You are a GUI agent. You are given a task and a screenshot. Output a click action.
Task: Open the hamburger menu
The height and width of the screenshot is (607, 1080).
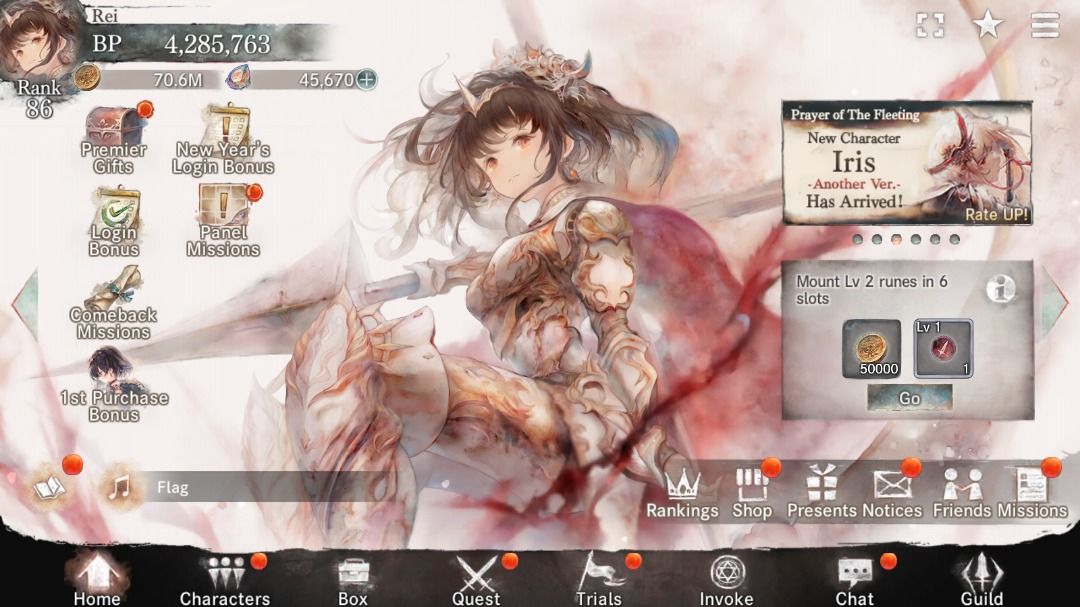pyautogui.click(x=1045, y=25)
